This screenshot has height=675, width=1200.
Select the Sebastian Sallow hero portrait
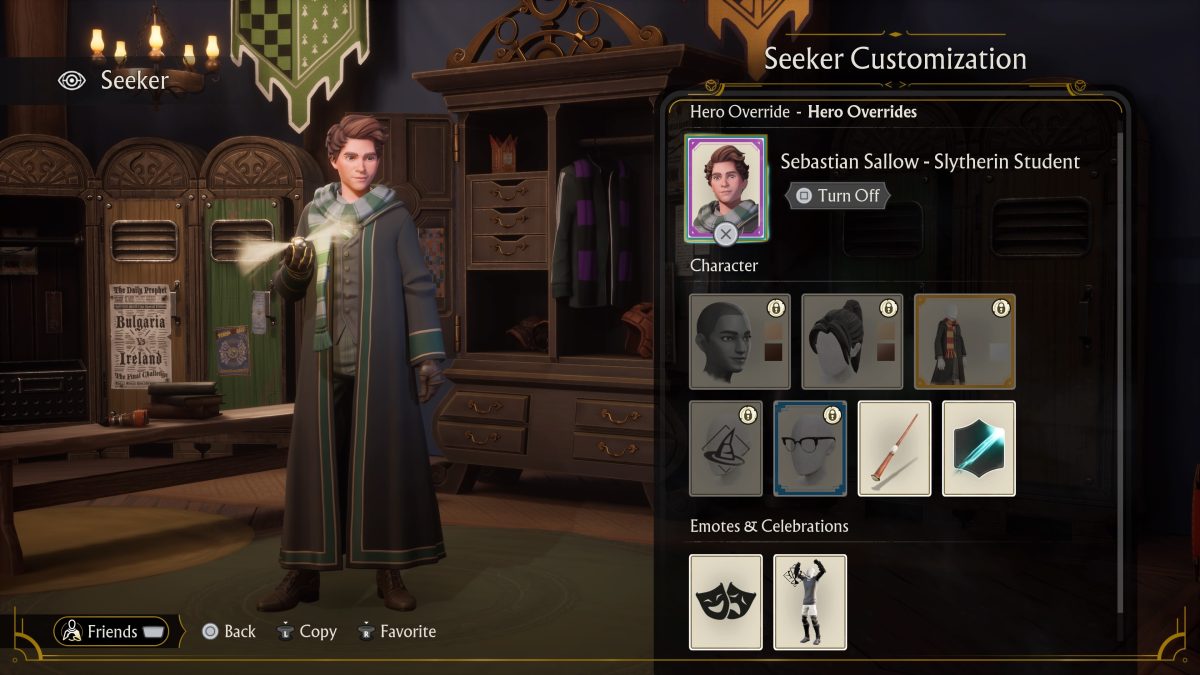click(x=726, y=185)
